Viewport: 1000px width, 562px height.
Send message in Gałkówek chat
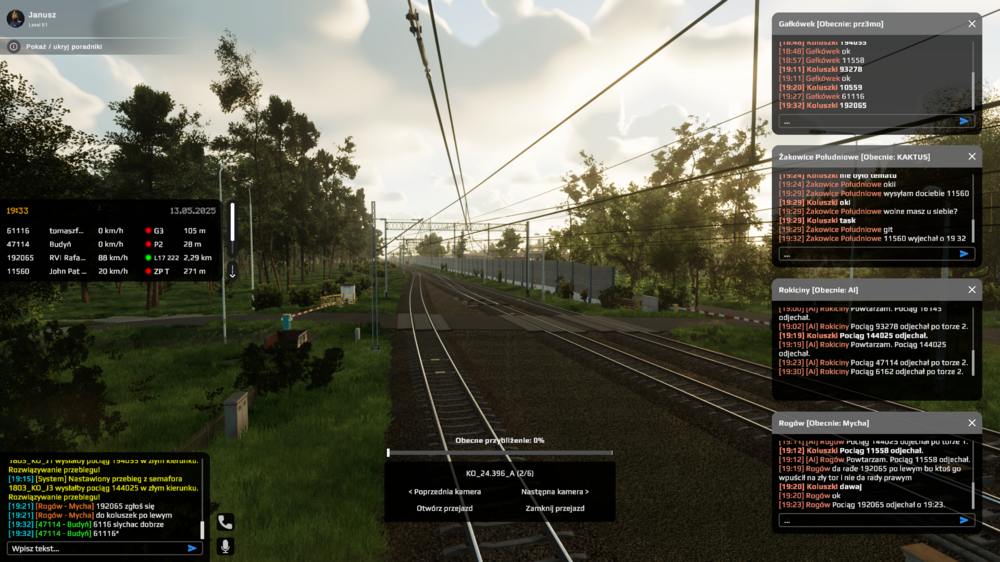[964, 121]
